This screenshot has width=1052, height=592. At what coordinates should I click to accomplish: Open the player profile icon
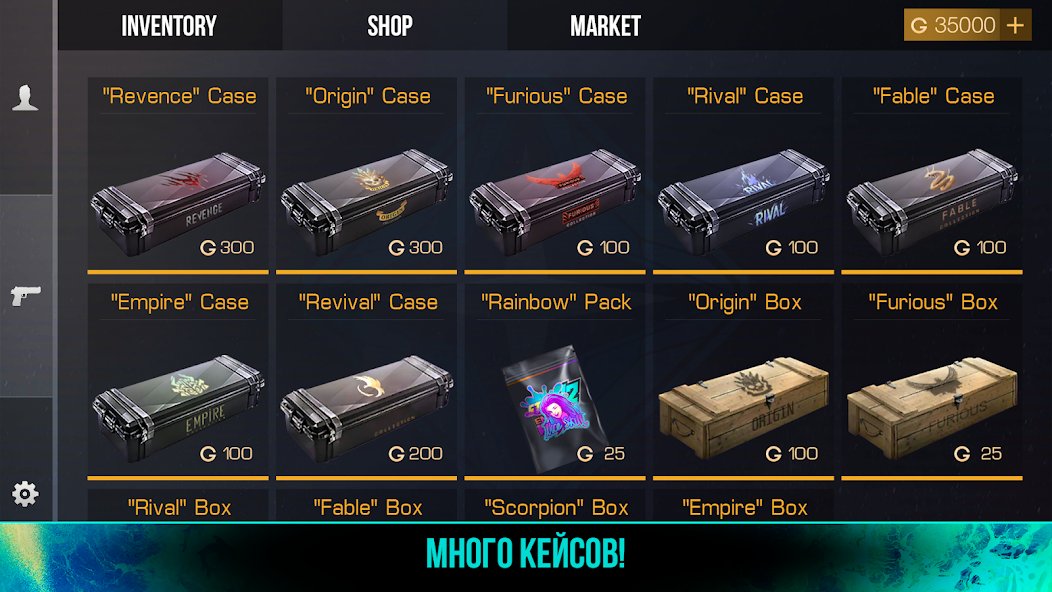click(x=25, y=97)
